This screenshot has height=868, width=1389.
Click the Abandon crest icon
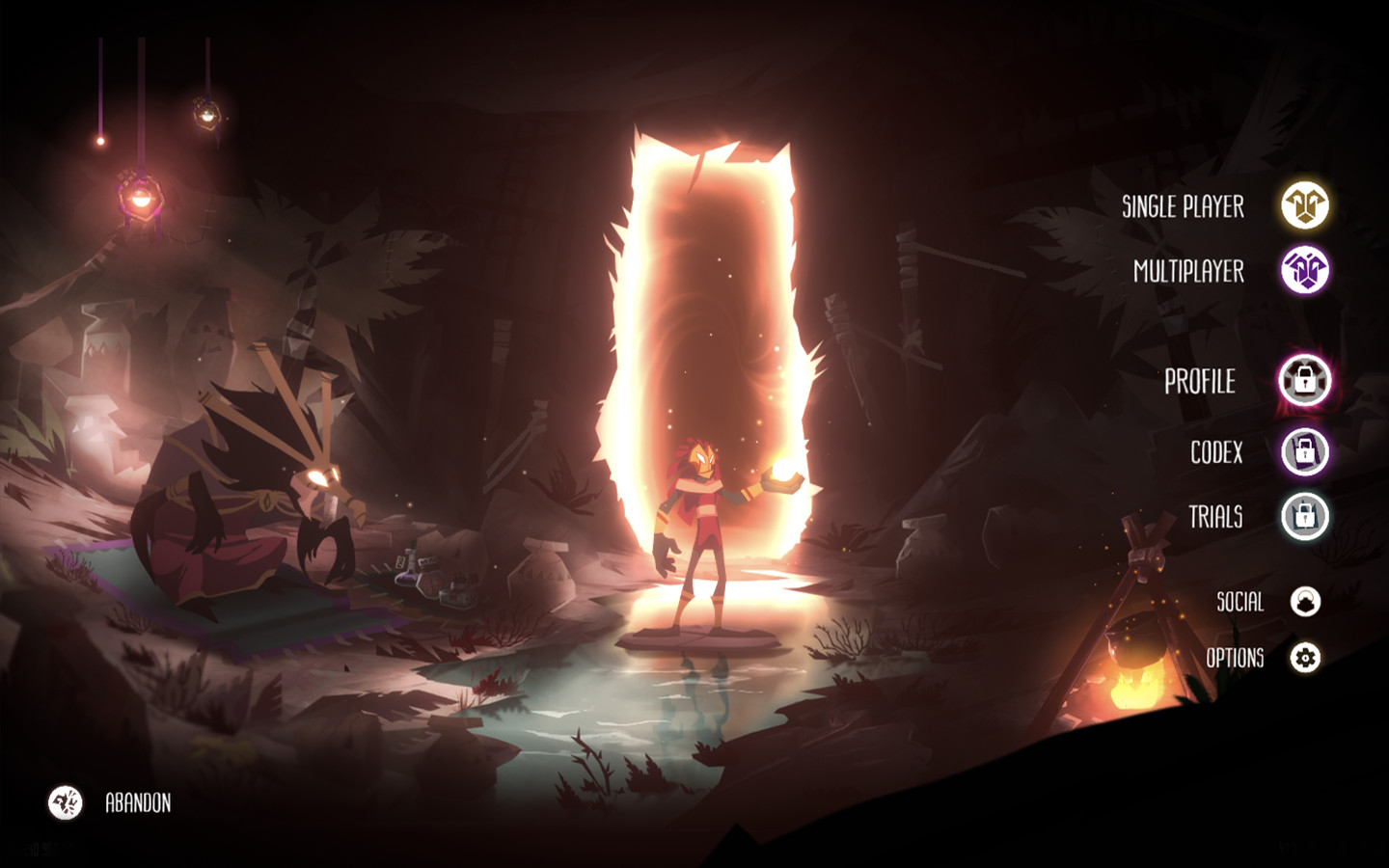click(64, 800)
